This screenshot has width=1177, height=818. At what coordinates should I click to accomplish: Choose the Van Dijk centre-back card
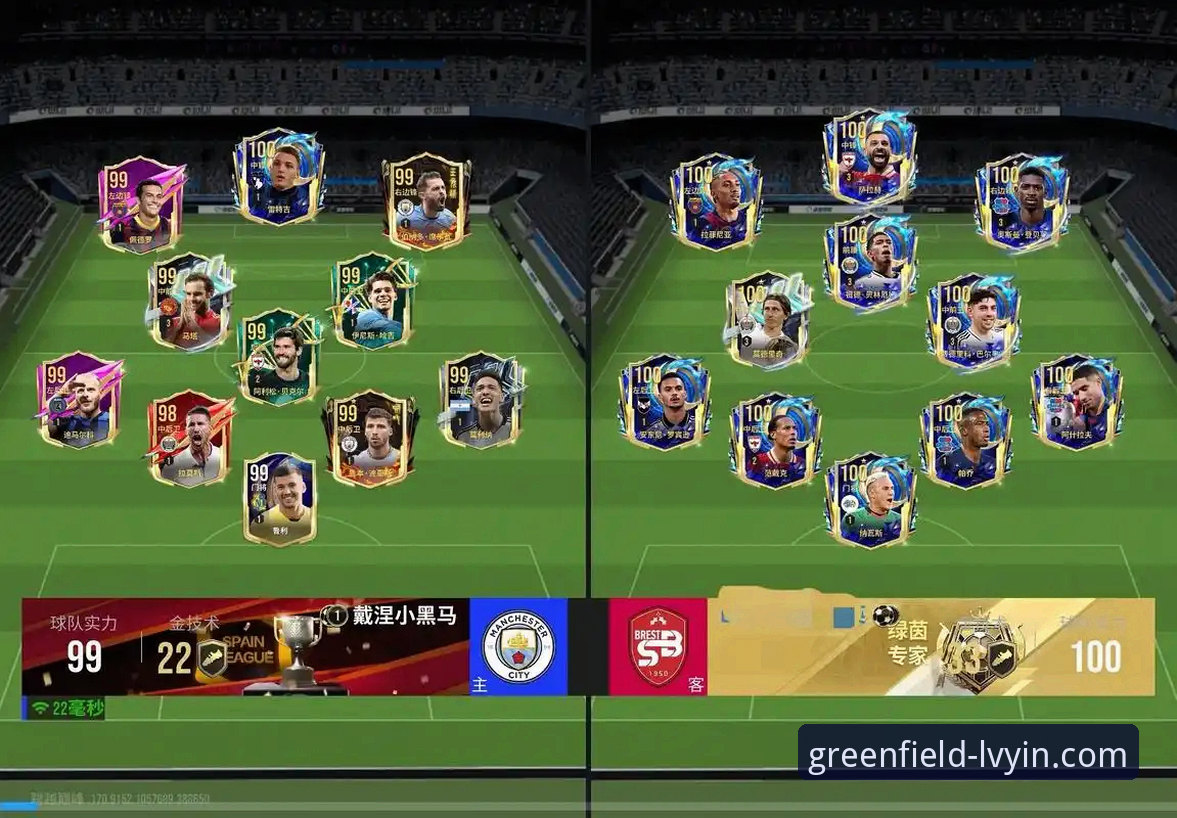[775, 440]
